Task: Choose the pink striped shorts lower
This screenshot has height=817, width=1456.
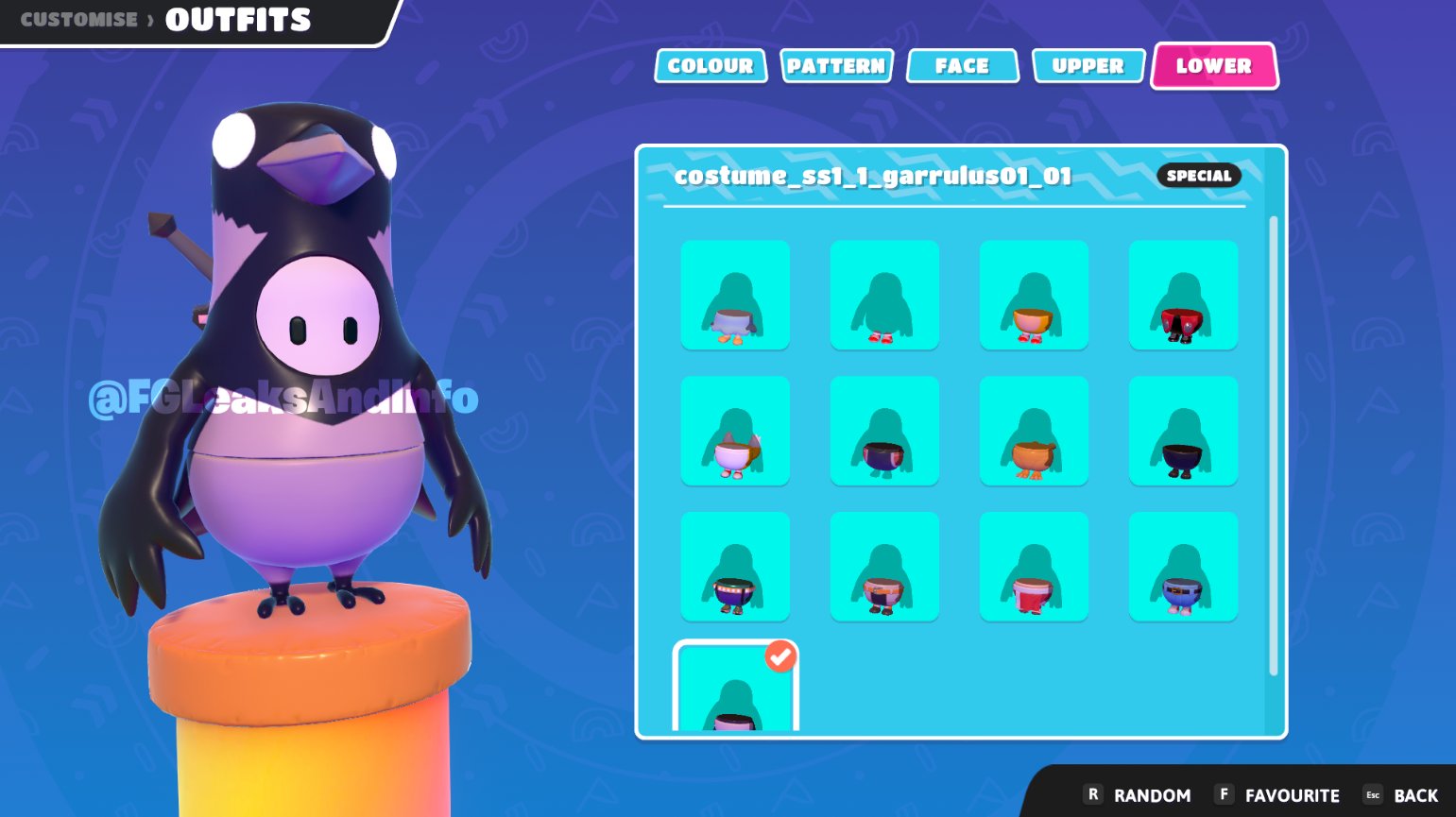Action: pyautogui.click(x=885, y=567)
